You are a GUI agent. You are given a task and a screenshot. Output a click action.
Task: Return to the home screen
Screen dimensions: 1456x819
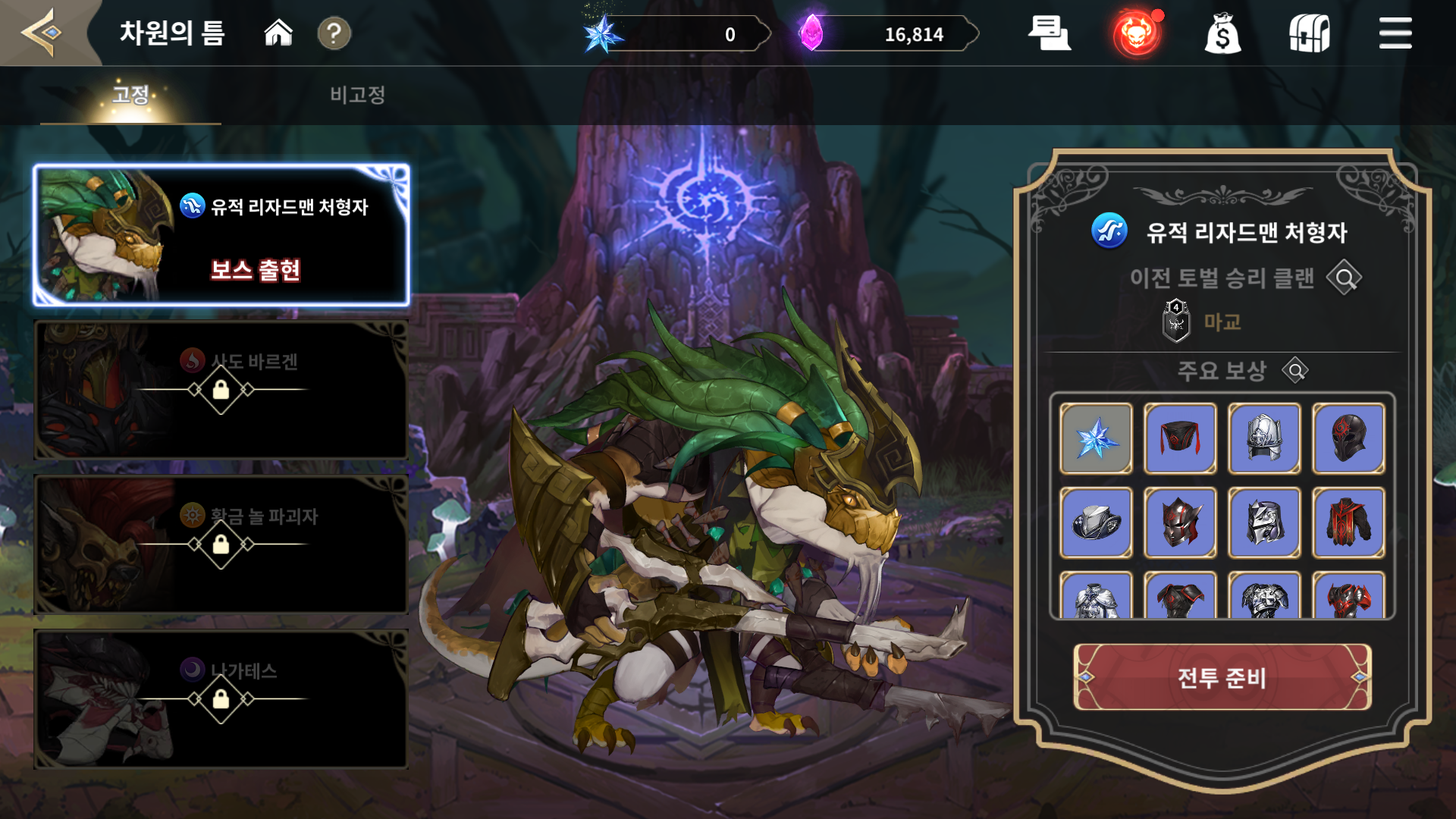278,33
